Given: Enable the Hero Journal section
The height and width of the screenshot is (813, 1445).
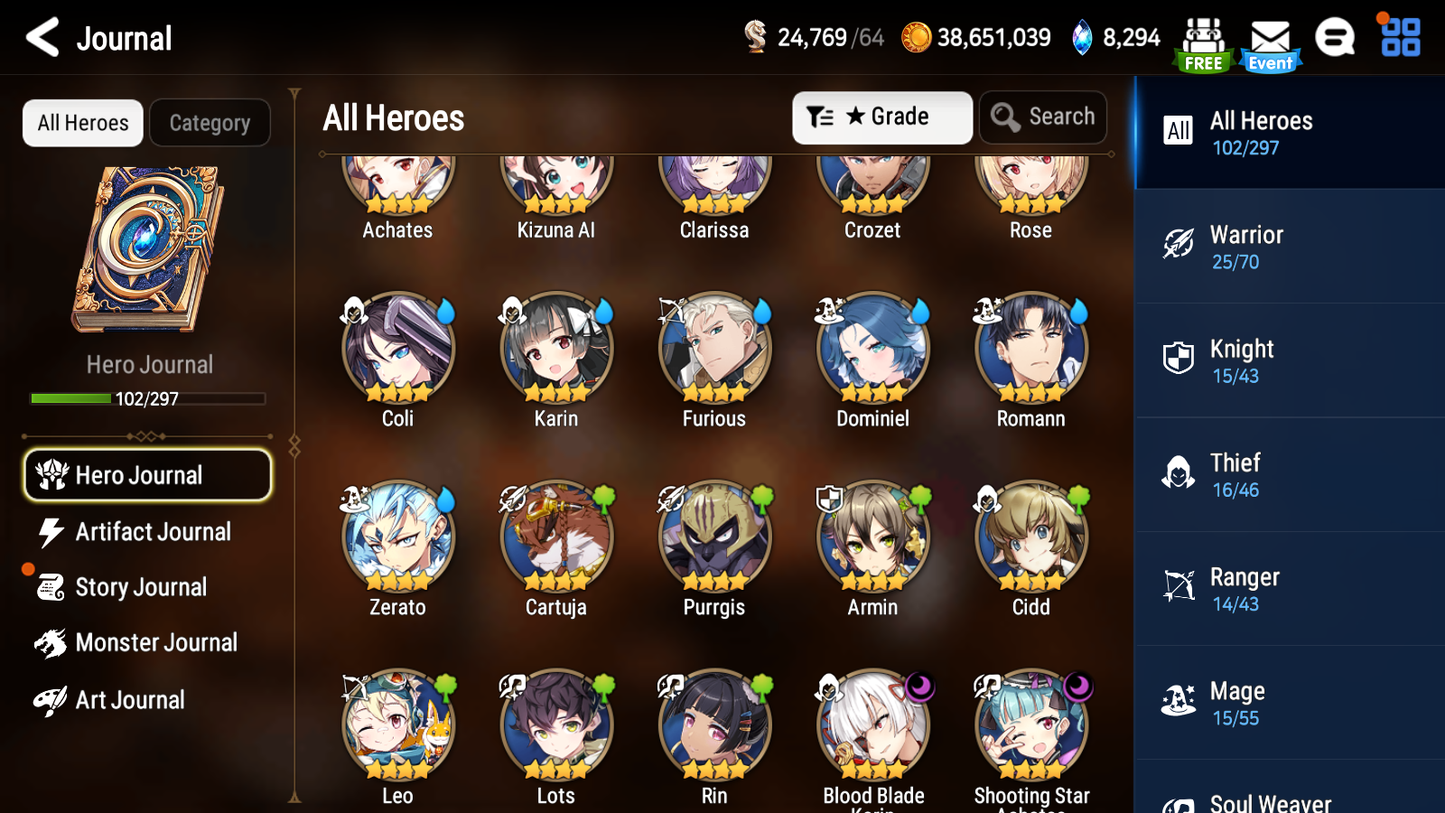Looking at the screenshot, I should coord(147,475).
